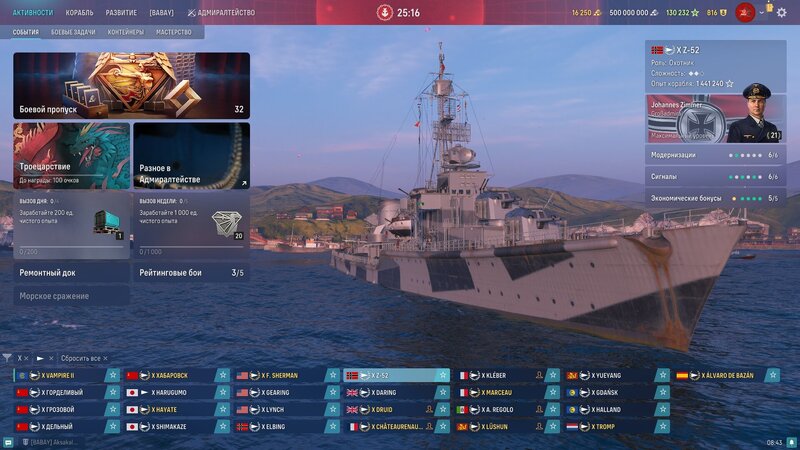Open the Троецарствие event card
Viewport: 800px width, 450px height.
click(x=71, y=156)
